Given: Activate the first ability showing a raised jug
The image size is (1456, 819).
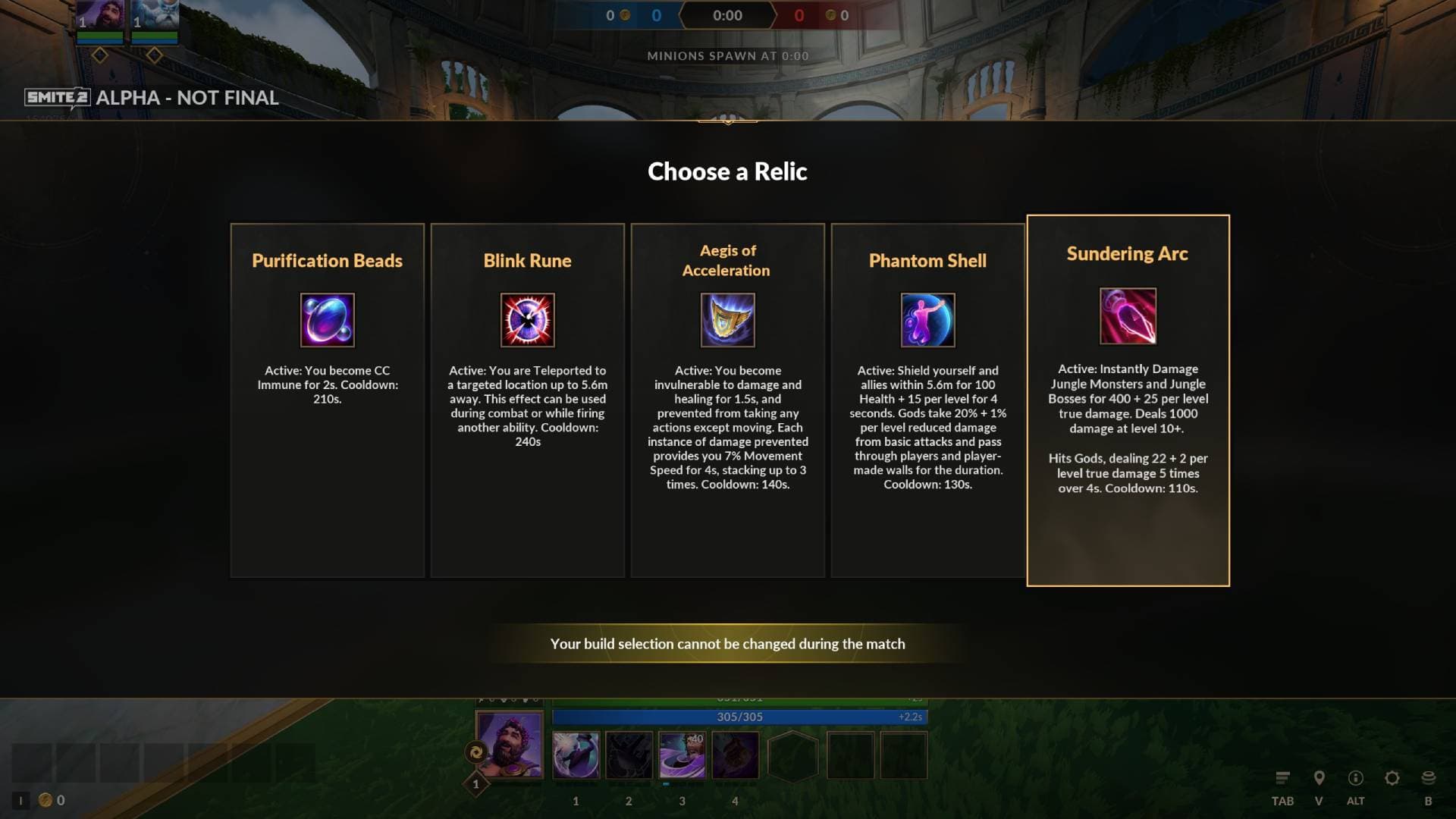Looking at the screenshot, I should click(x=576, y=755).
